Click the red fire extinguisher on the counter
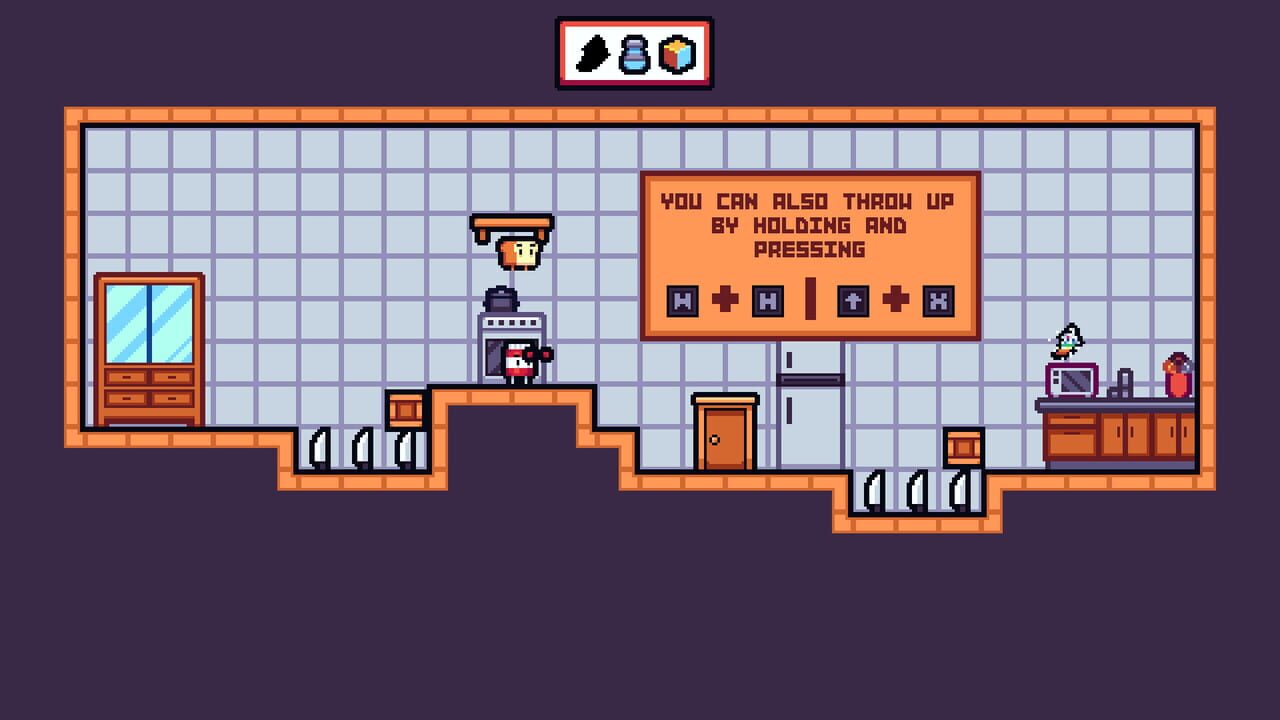This screenshot has height=720, width=1280. [x=1177, y=378]
